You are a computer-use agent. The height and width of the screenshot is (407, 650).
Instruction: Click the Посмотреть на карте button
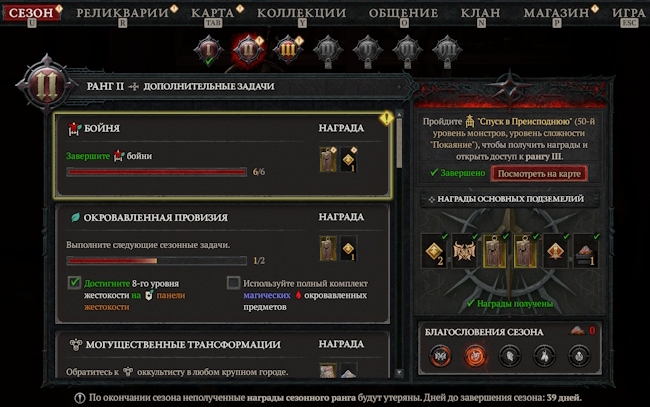(x=538, y=173)
